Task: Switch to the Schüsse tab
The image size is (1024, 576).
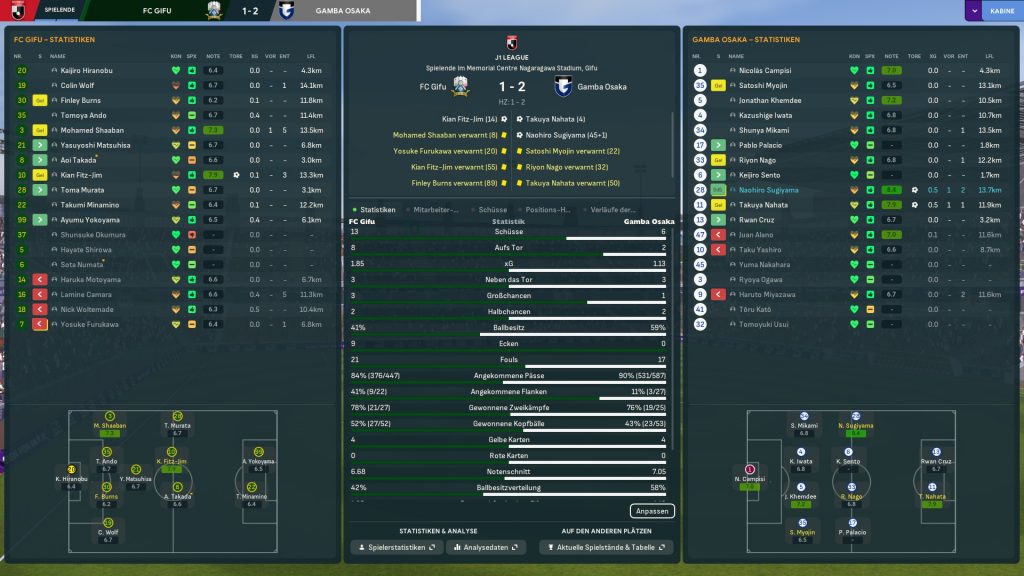Action: coord(493,210)
